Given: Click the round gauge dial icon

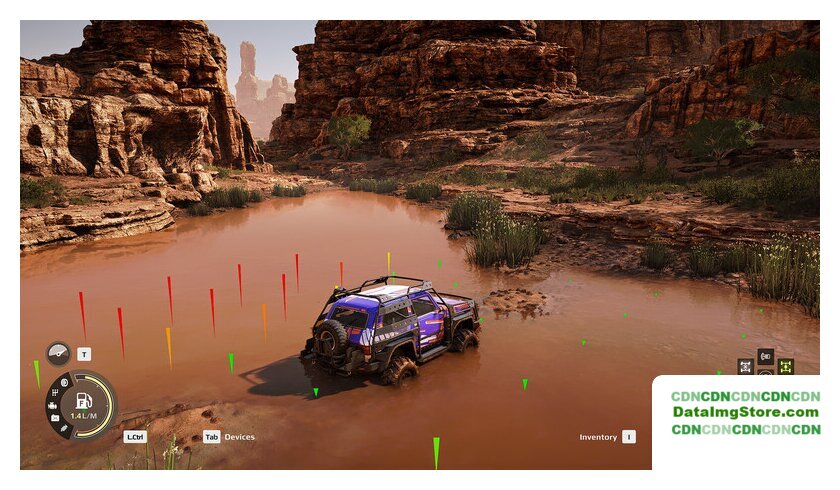Looking at the screenshot, I should (58, 354).
